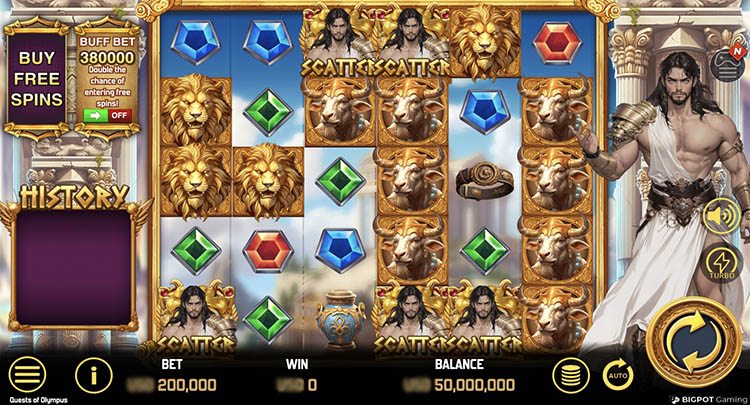Spin the reels with the golden arrow button
Screen dimensions: 750x405
pos(692,345)
